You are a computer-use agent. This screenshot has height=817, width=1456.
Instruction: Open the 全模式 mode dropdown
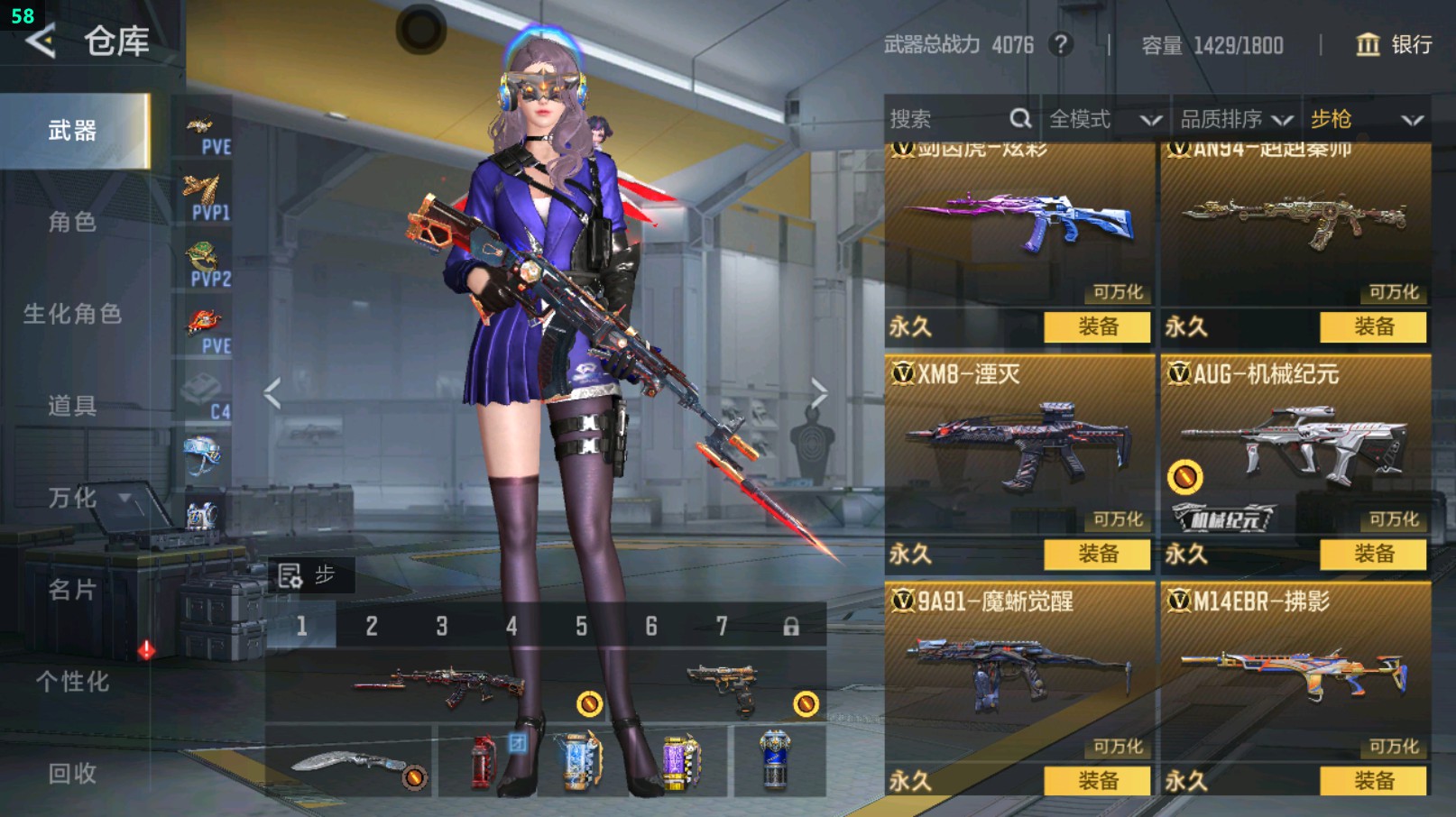point(1104,119)
